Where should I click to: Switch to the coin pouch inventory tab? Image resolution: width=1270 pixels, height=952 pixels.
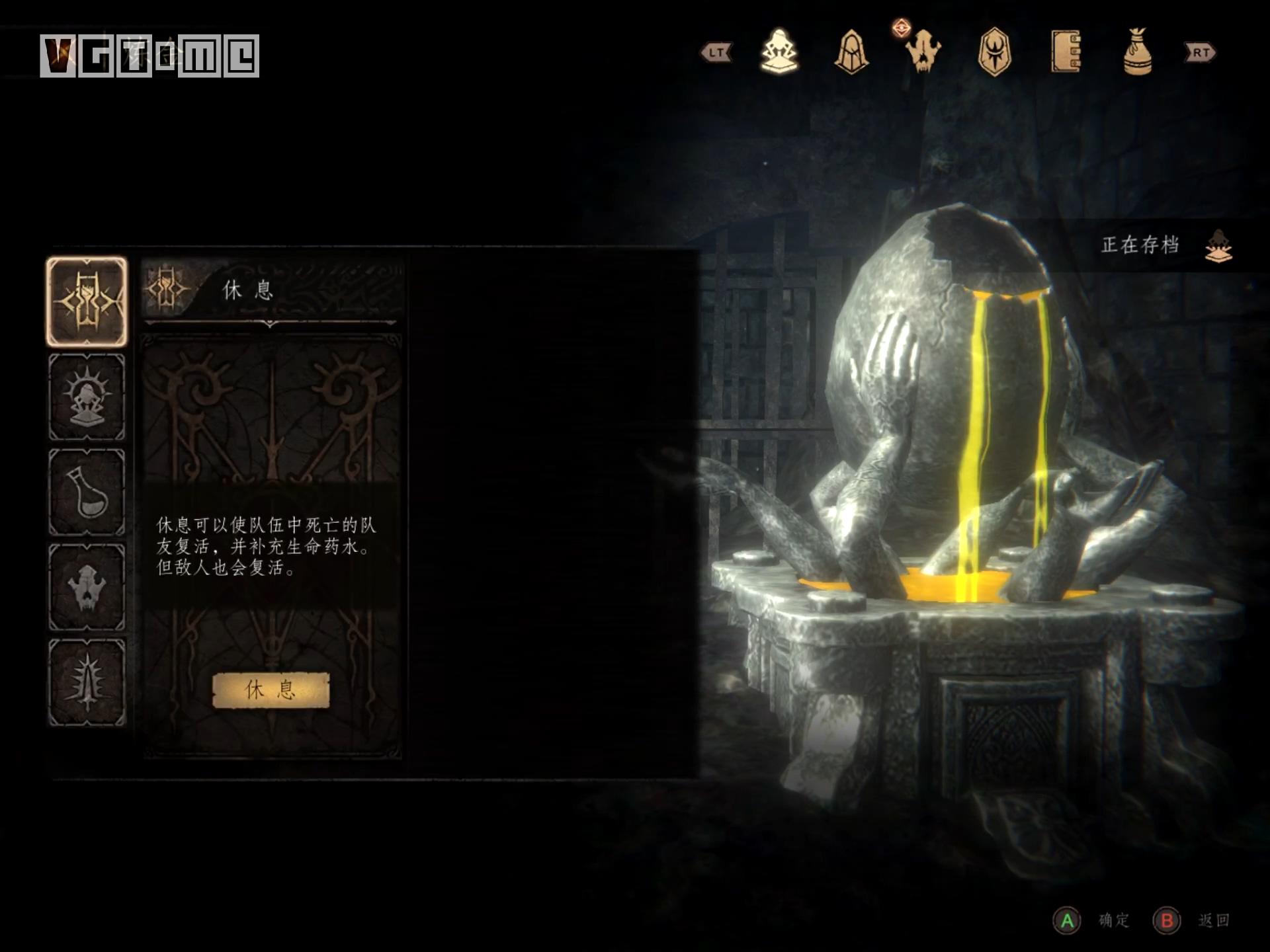pyautogui.click(x=1137, y=52)
